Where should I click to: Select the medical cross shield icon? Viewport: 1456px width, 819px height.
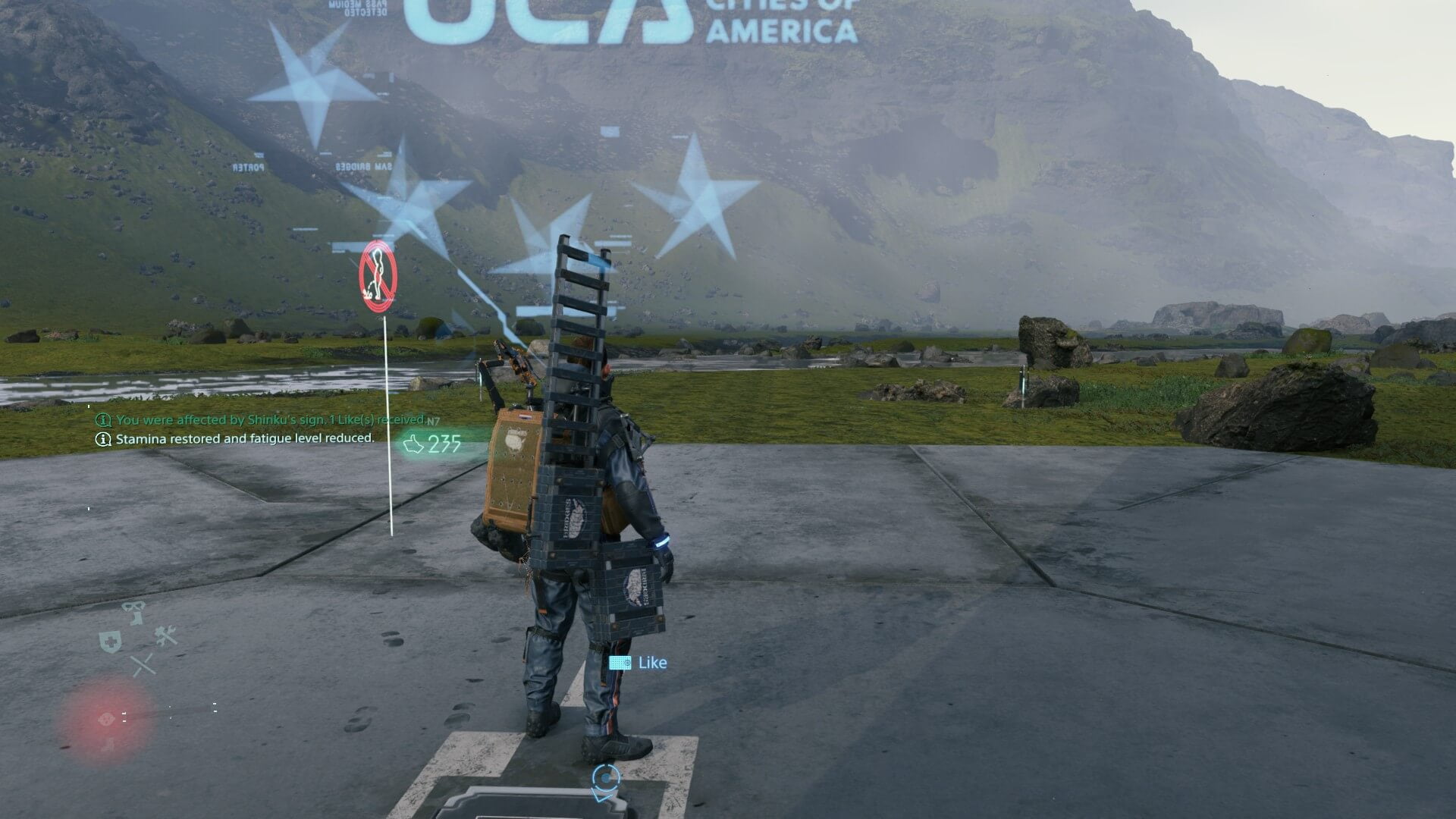click(110, 642)
